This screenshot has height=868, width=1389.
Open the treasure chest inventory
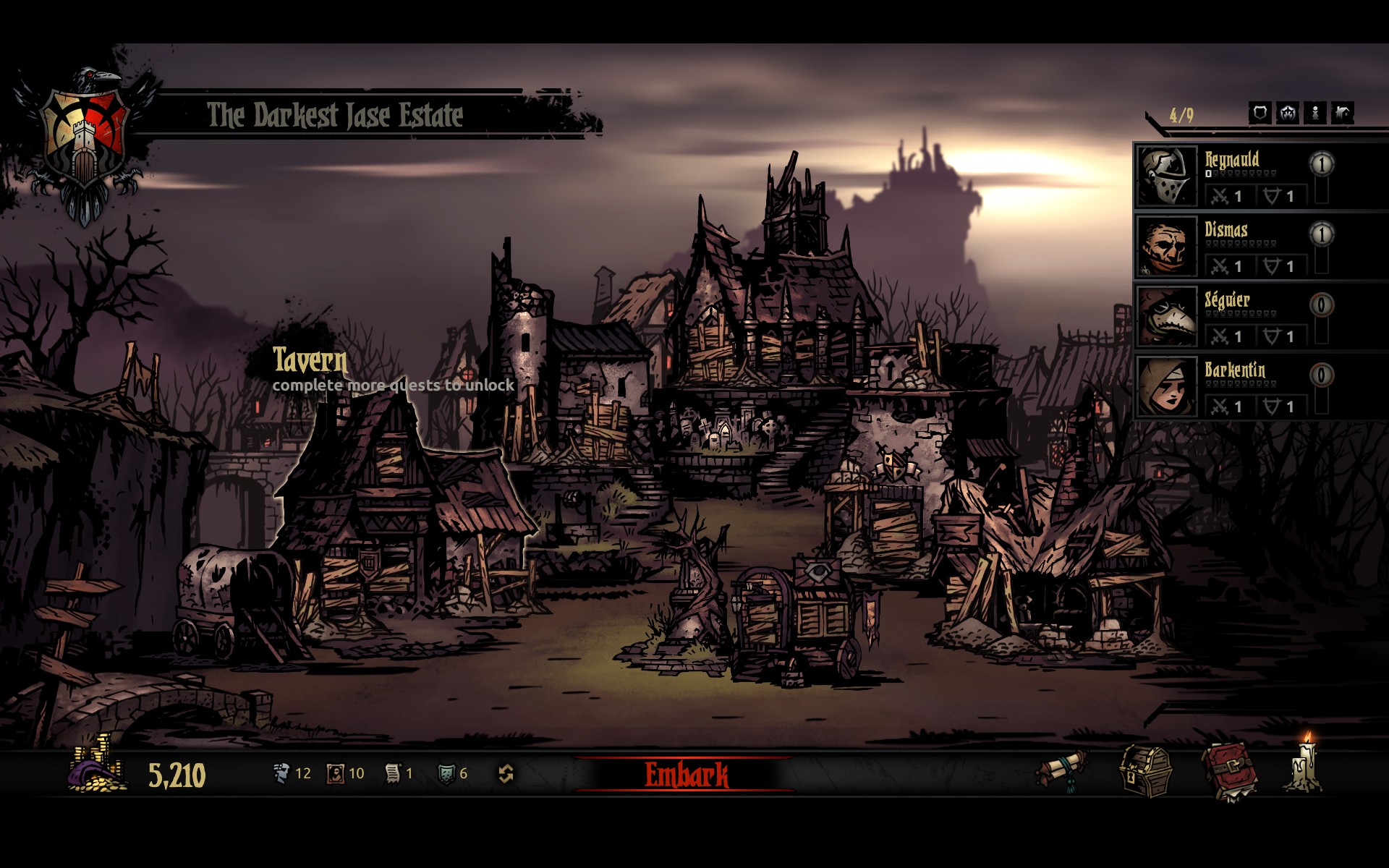click(x=1145, y=772)
